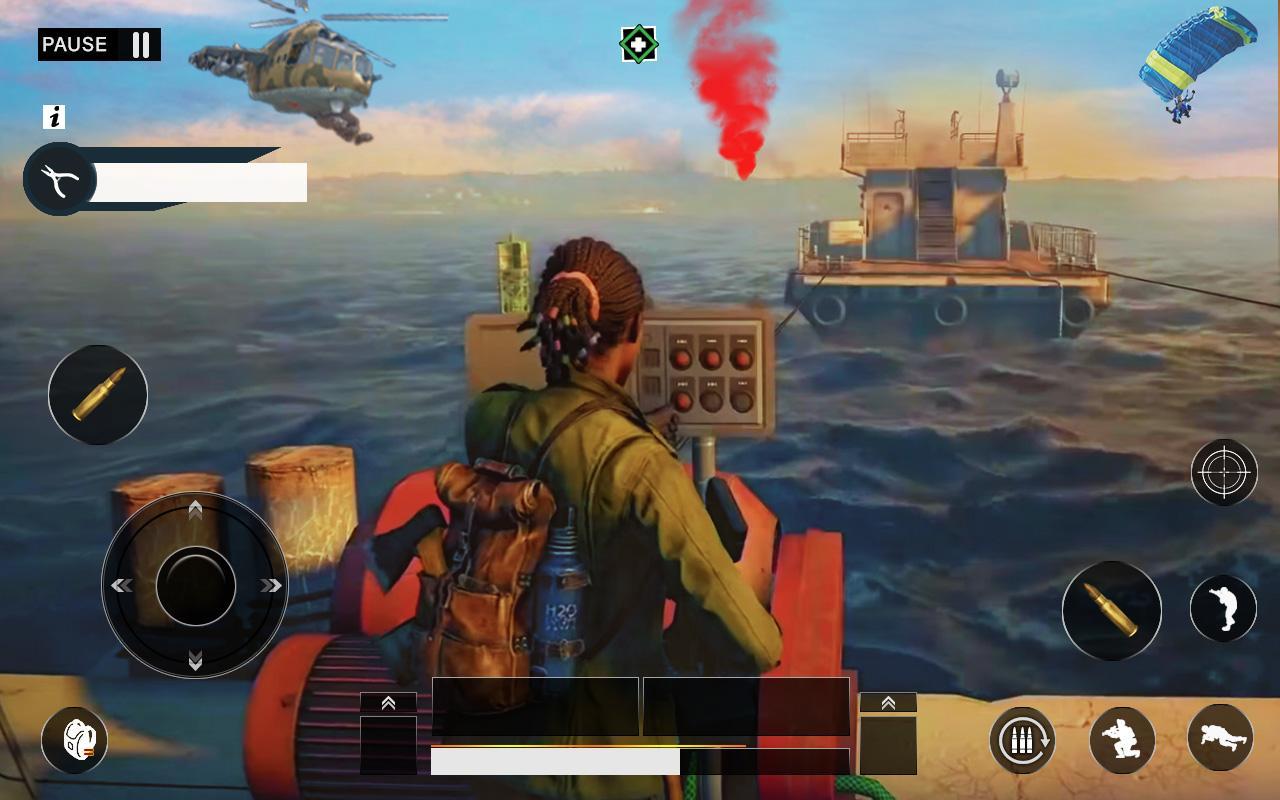Fire using the bullet icon on right side
The height and width of the screenshot is (800, 1280).
coord(1111,610)
